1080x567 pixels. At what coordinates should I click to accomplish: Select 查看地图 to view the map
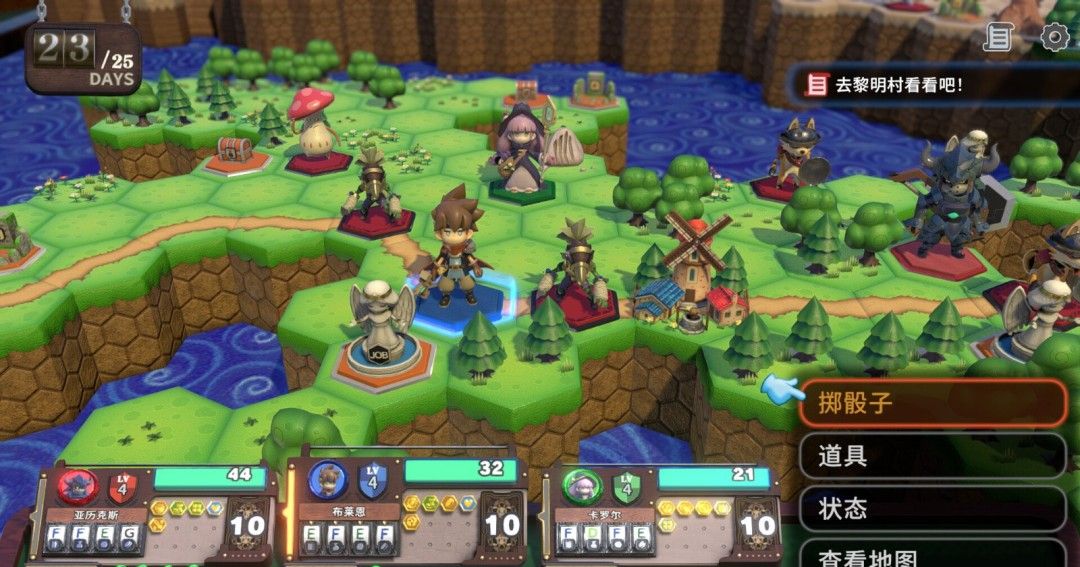click(932, 553)
